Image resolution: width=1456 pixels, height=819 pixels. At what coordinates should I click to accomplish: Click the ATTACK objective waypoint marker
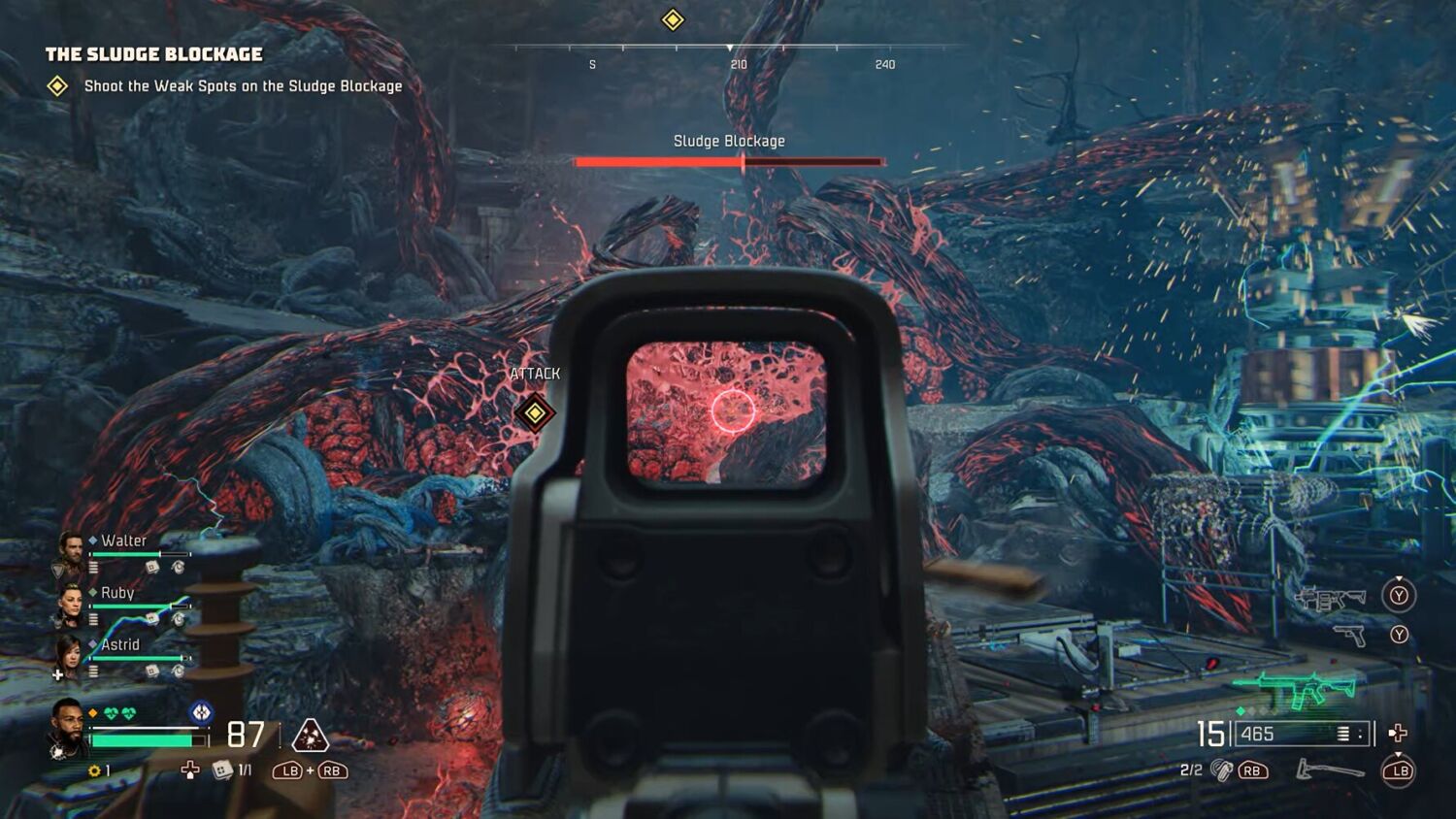535,412
